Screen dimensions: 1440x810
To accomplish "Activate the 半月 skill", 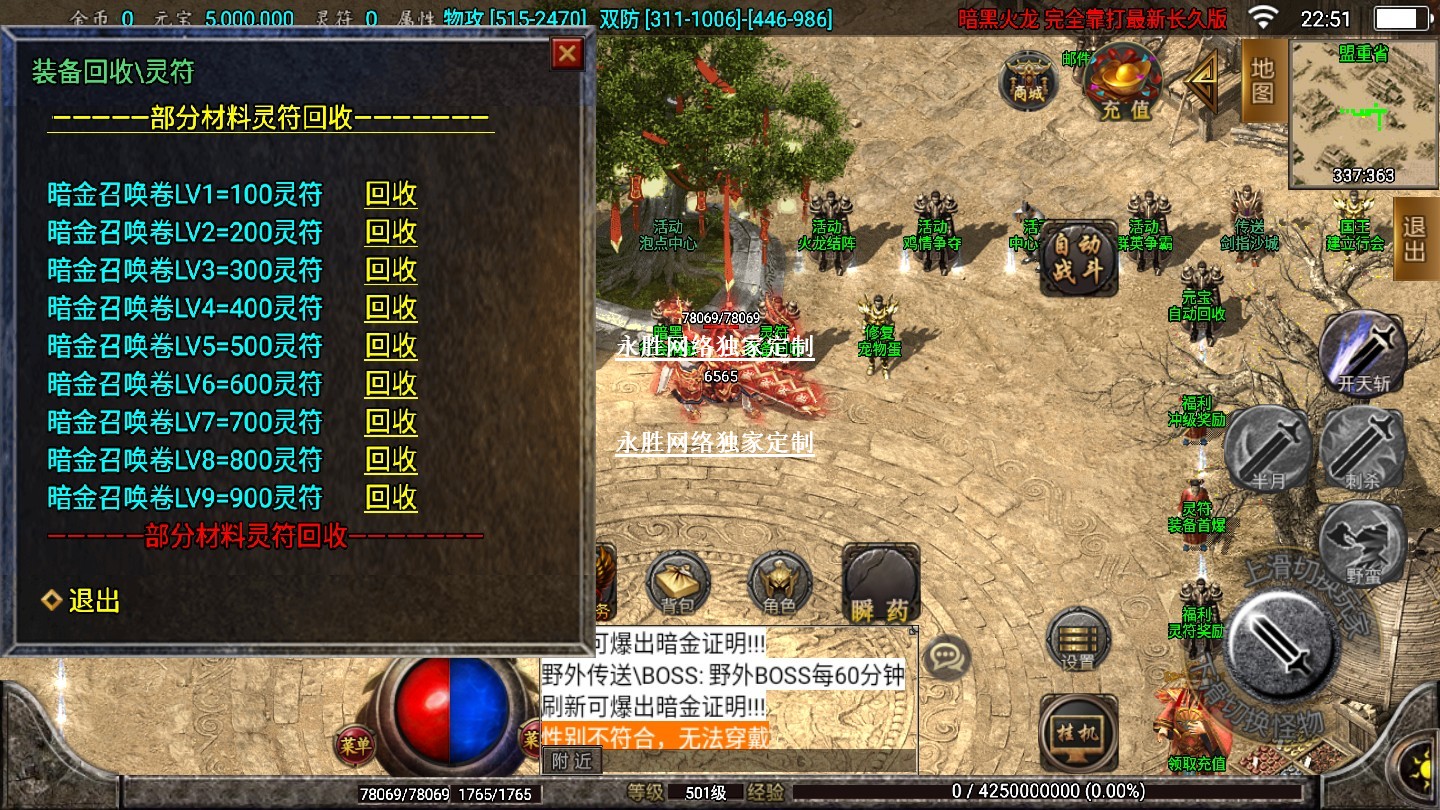I will point(1269,449).
